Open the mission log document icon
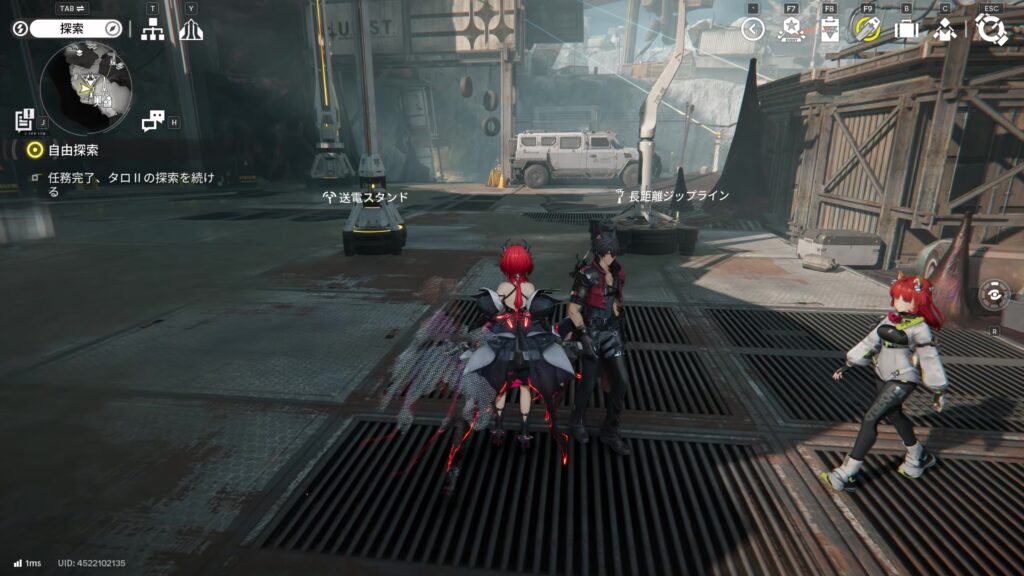Screen dimensions: 1024x576 point(25,120)
